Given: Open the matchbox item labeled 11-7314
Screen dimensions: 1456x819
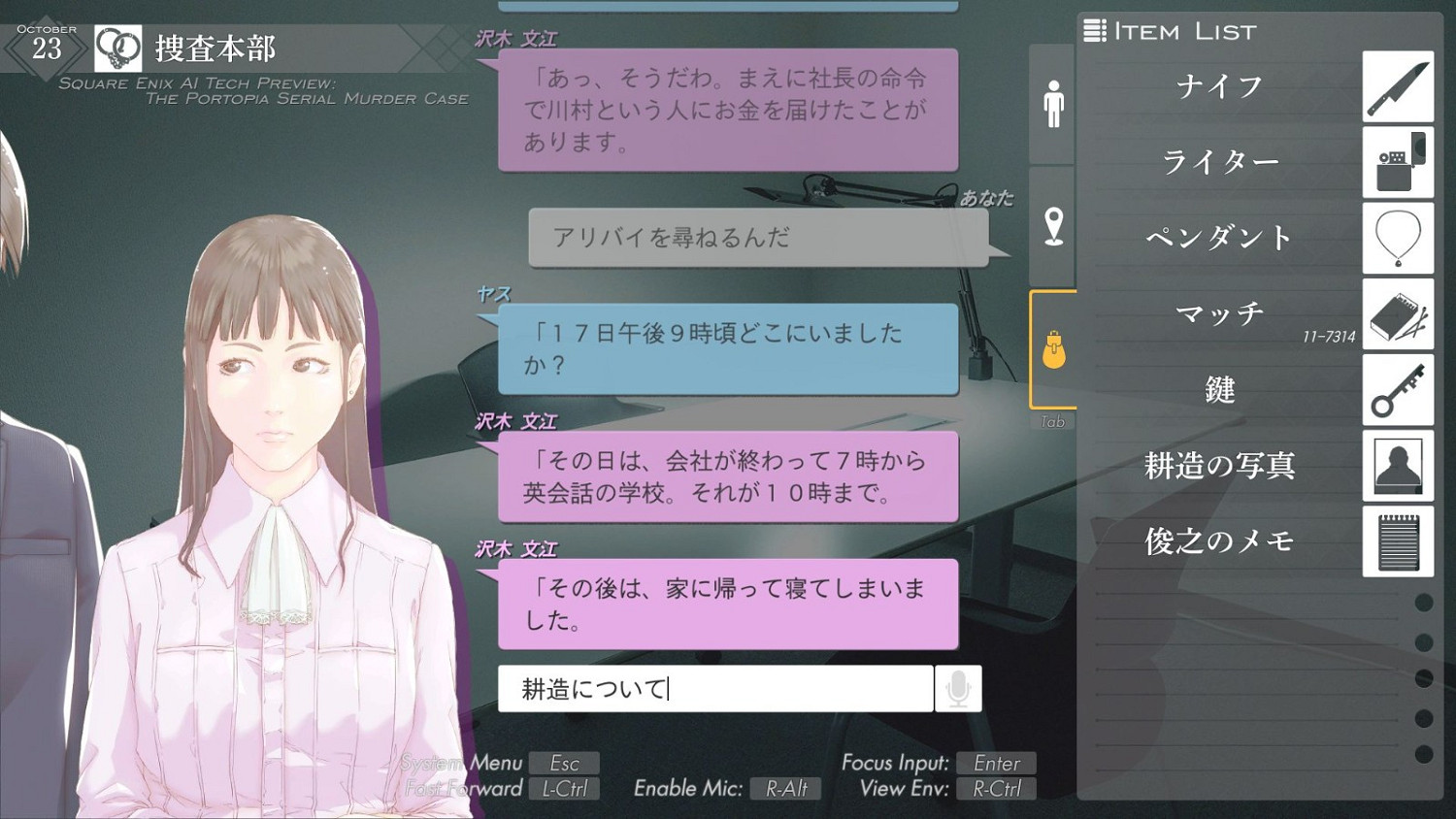Looking at the screenshot, I should click(1398, 314).
